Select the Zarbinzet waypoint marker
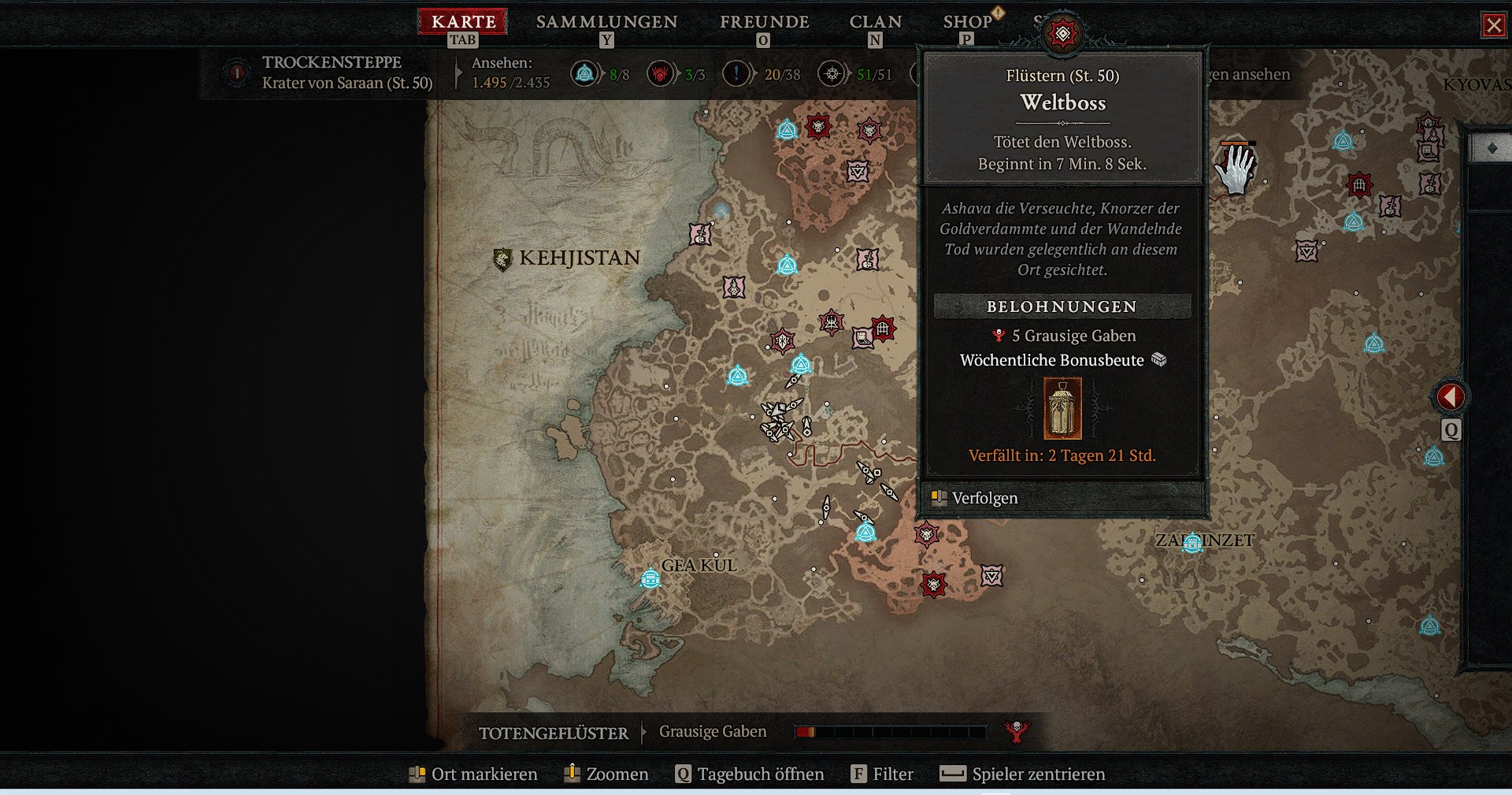Image resolution: width=1512 pixels, height=795 pixels. coord(1192,542)
